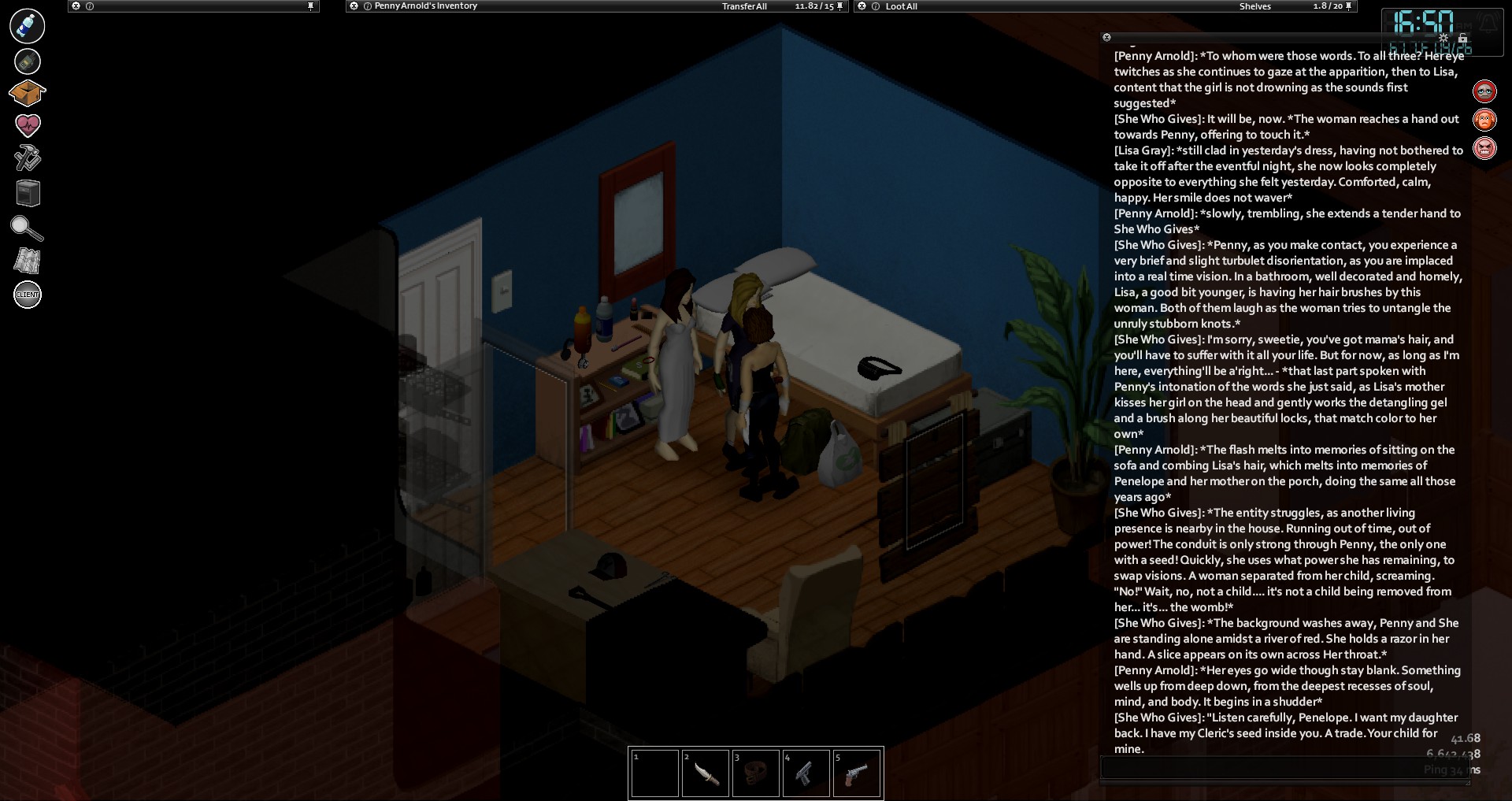Image resolution: width=1512 pixels, height=801 pixels.
Task: Close the chat window
Action: pos(1106,37)
